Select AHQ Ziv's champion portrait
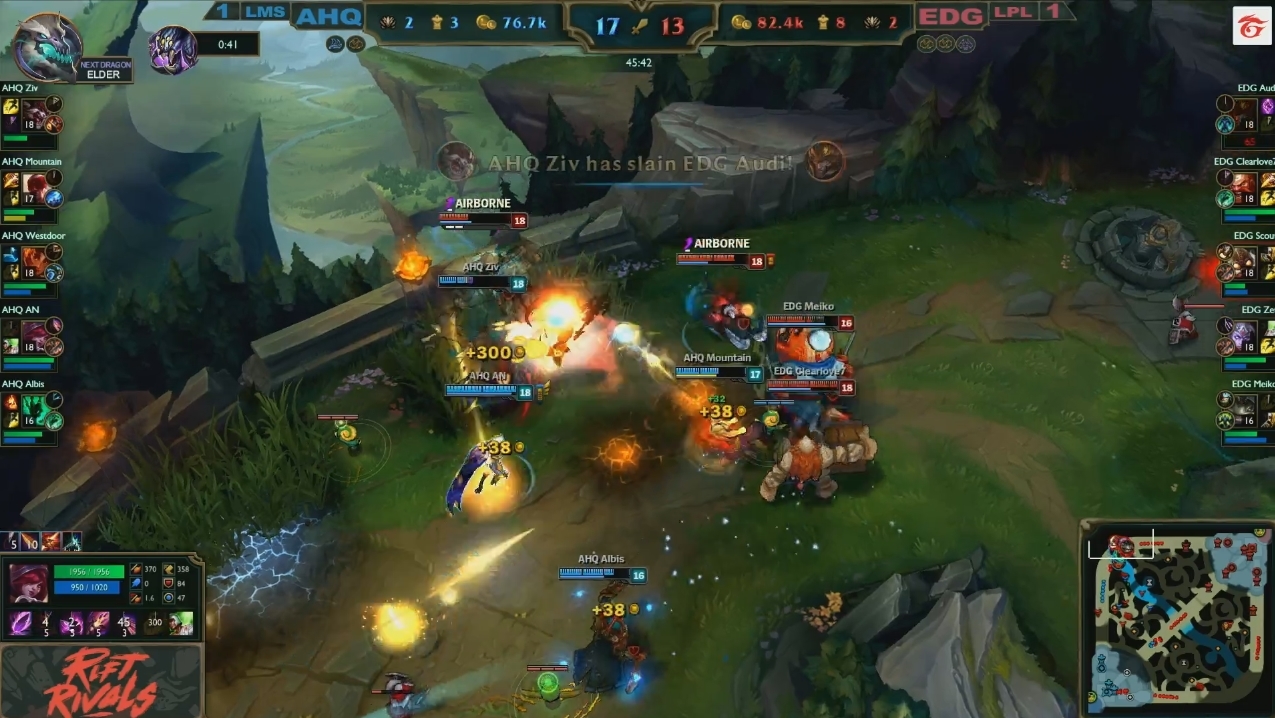This screenshot has height=718, width=1275. [35, 113]
